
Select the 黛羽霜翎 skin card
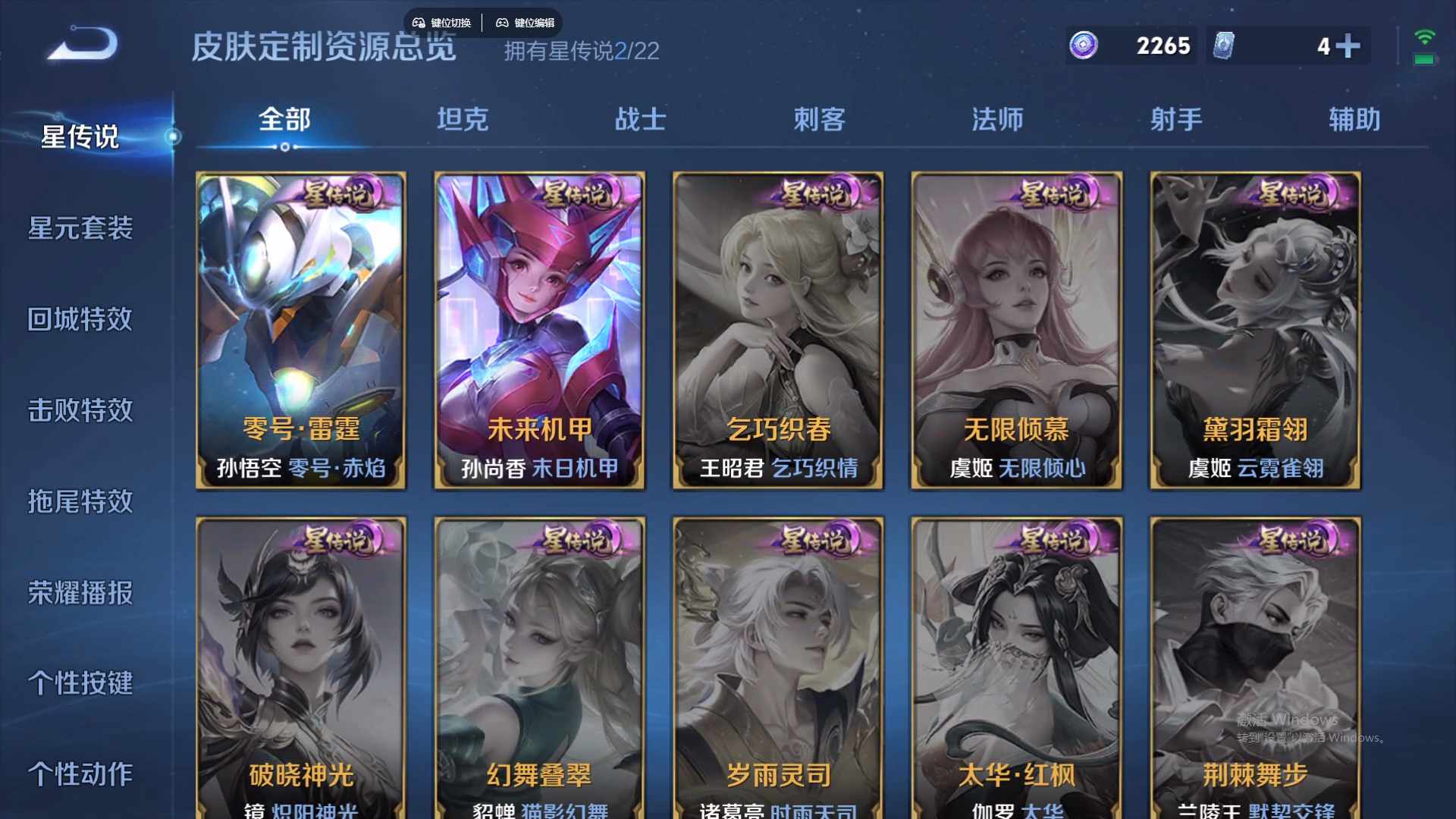tap(1255, 330)
